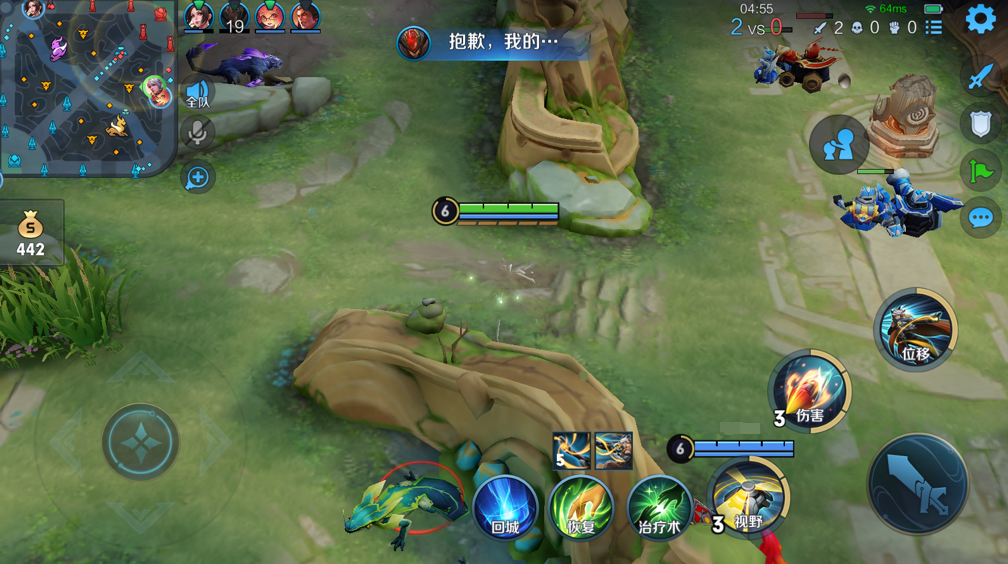Tap the virtual movement joystick
The image size is (1008, 564).
pyautogui.click(x=141, y=441)
